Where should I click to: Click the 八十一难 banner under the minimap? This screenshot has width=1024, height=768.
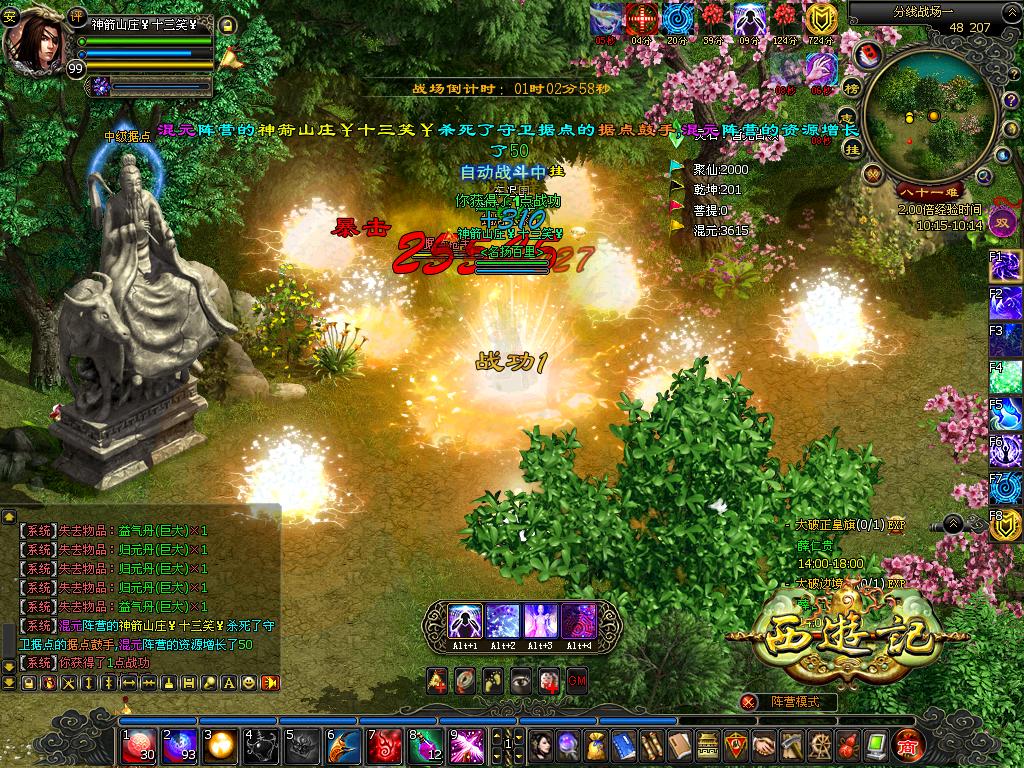click(928, 191)
